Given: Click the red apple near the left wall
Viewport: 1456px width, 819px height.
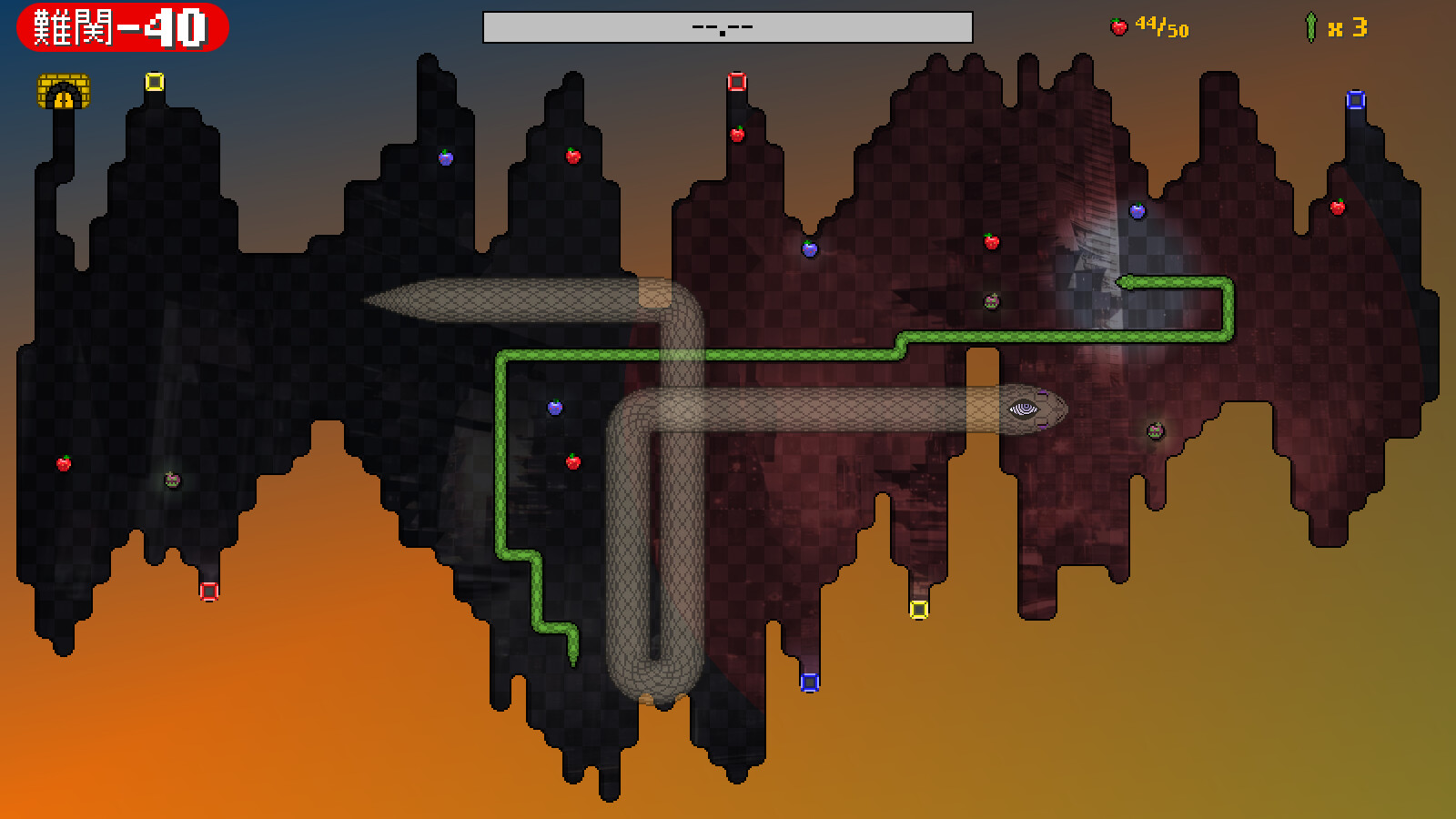Looking at the screenshot, I should click(61, 463).
